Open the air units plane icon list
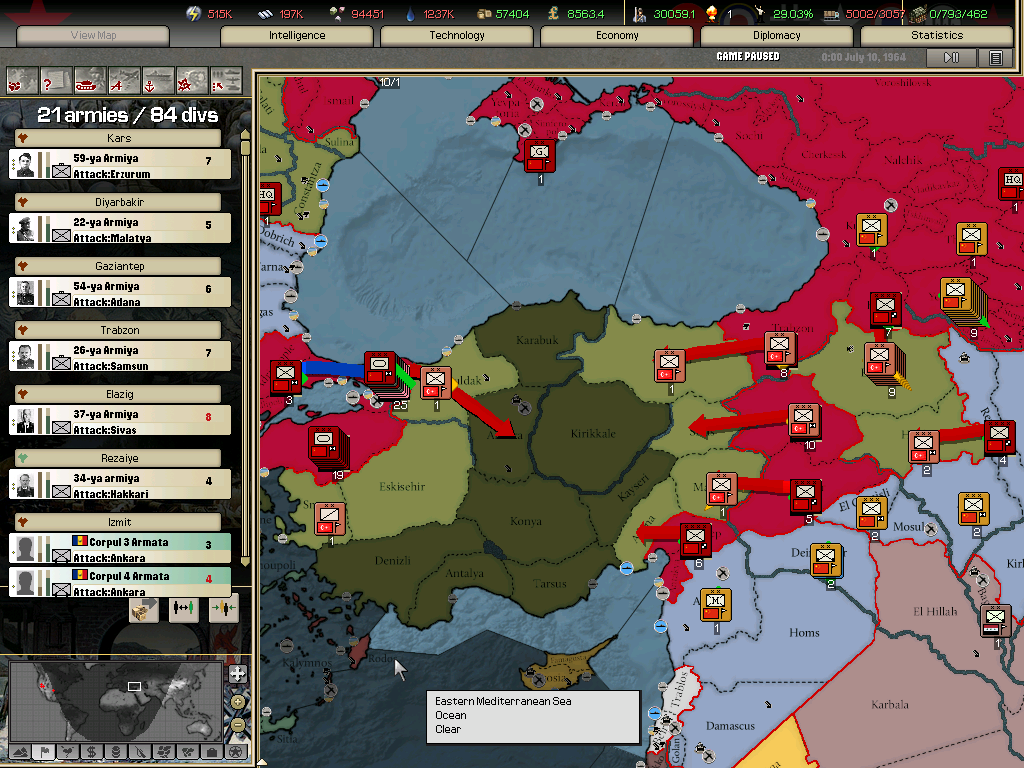The image size is (1024, 768). 125,78
